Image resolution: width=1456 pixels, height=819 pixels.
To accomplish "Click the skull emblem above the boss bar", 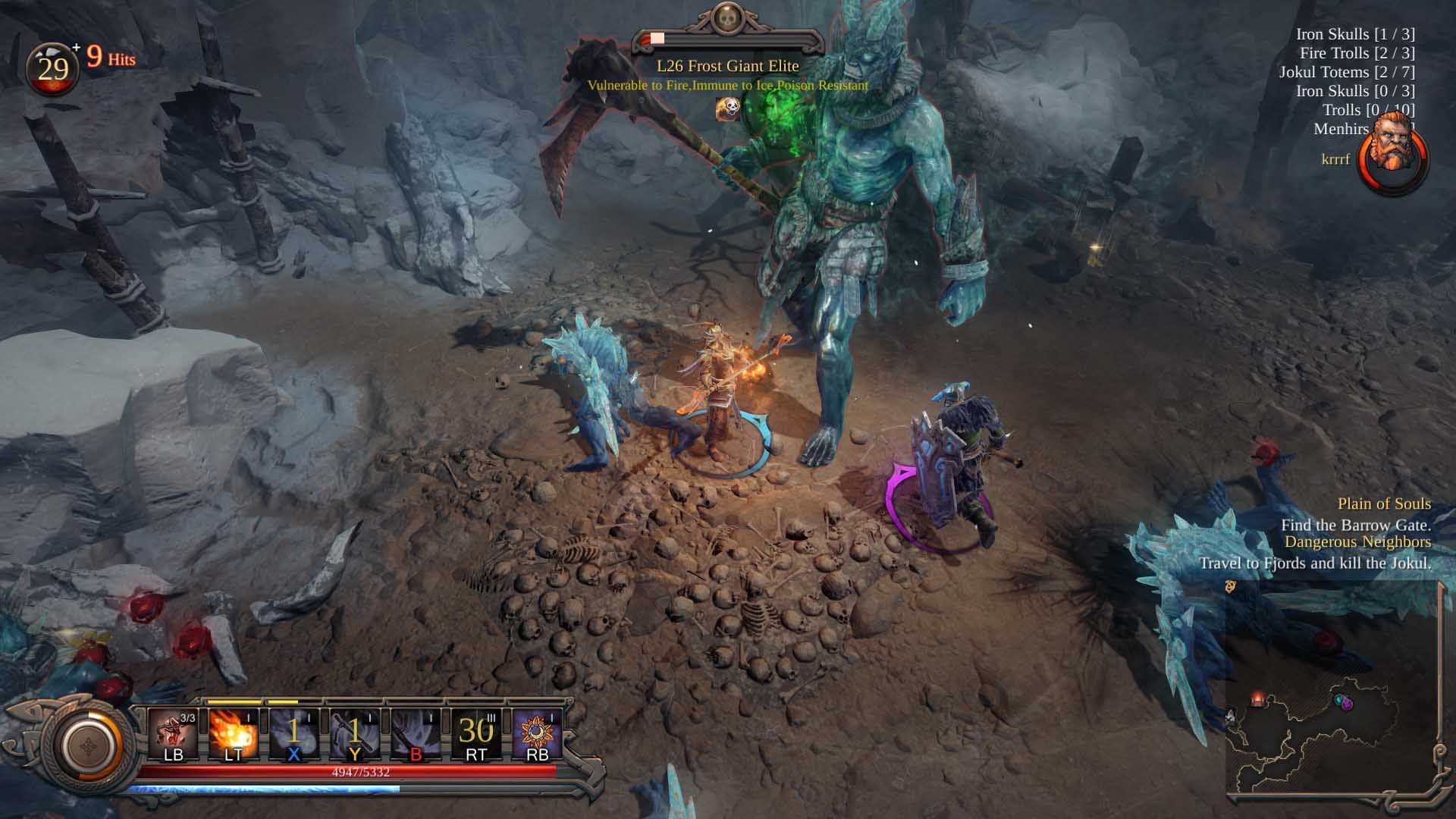I will pyautogui.click(x=726, y=20).
